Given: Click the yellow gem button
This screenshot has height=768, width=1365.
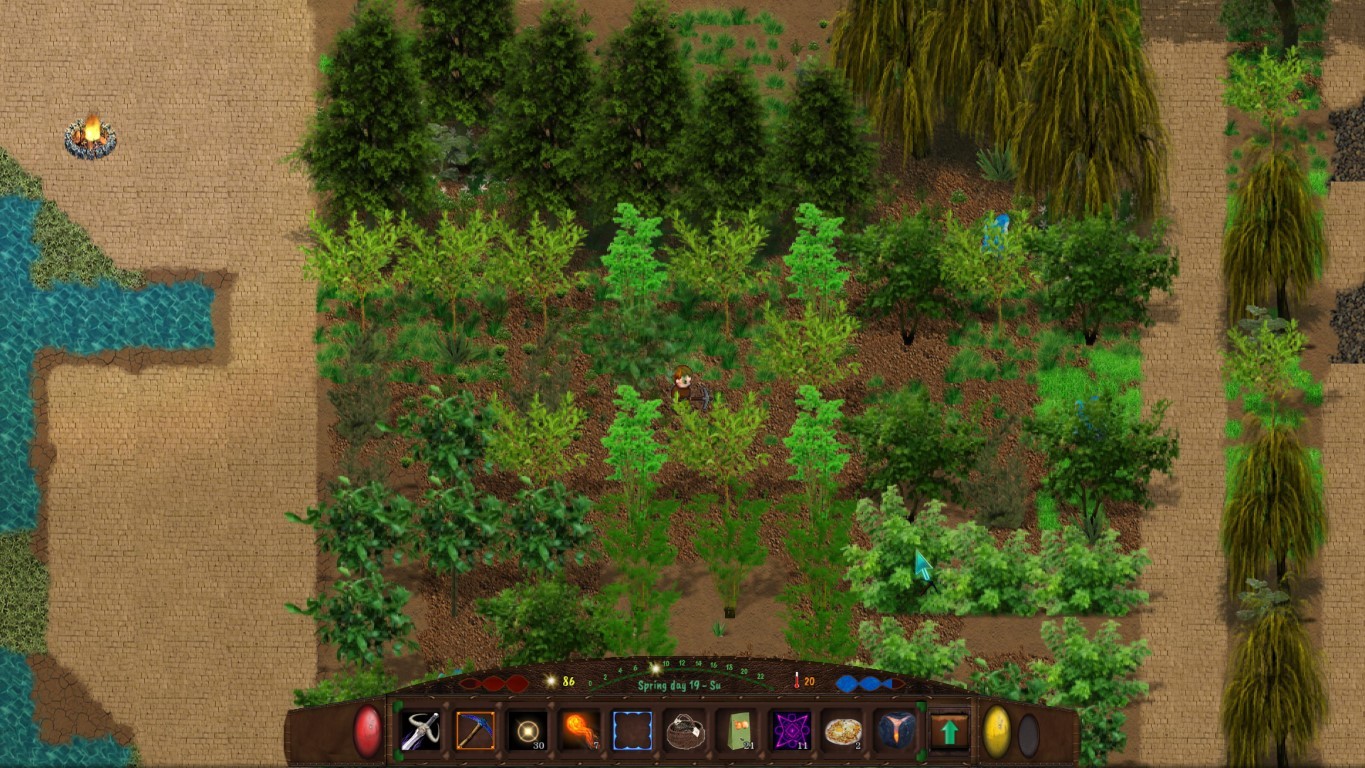Looking at the screenshot, I should (x=996, y=731).
